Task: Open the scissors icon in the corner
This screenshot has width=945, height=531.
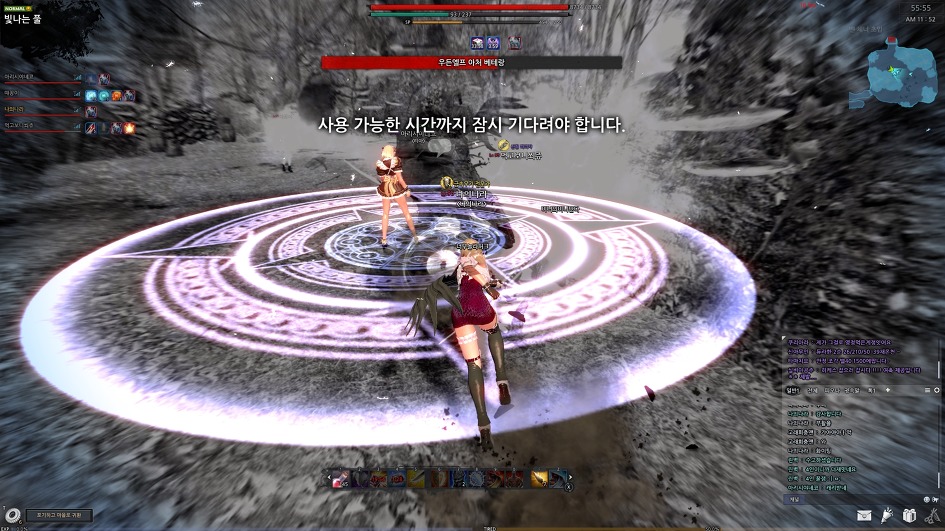Action: pyautogui.click(x=931, y=516)
